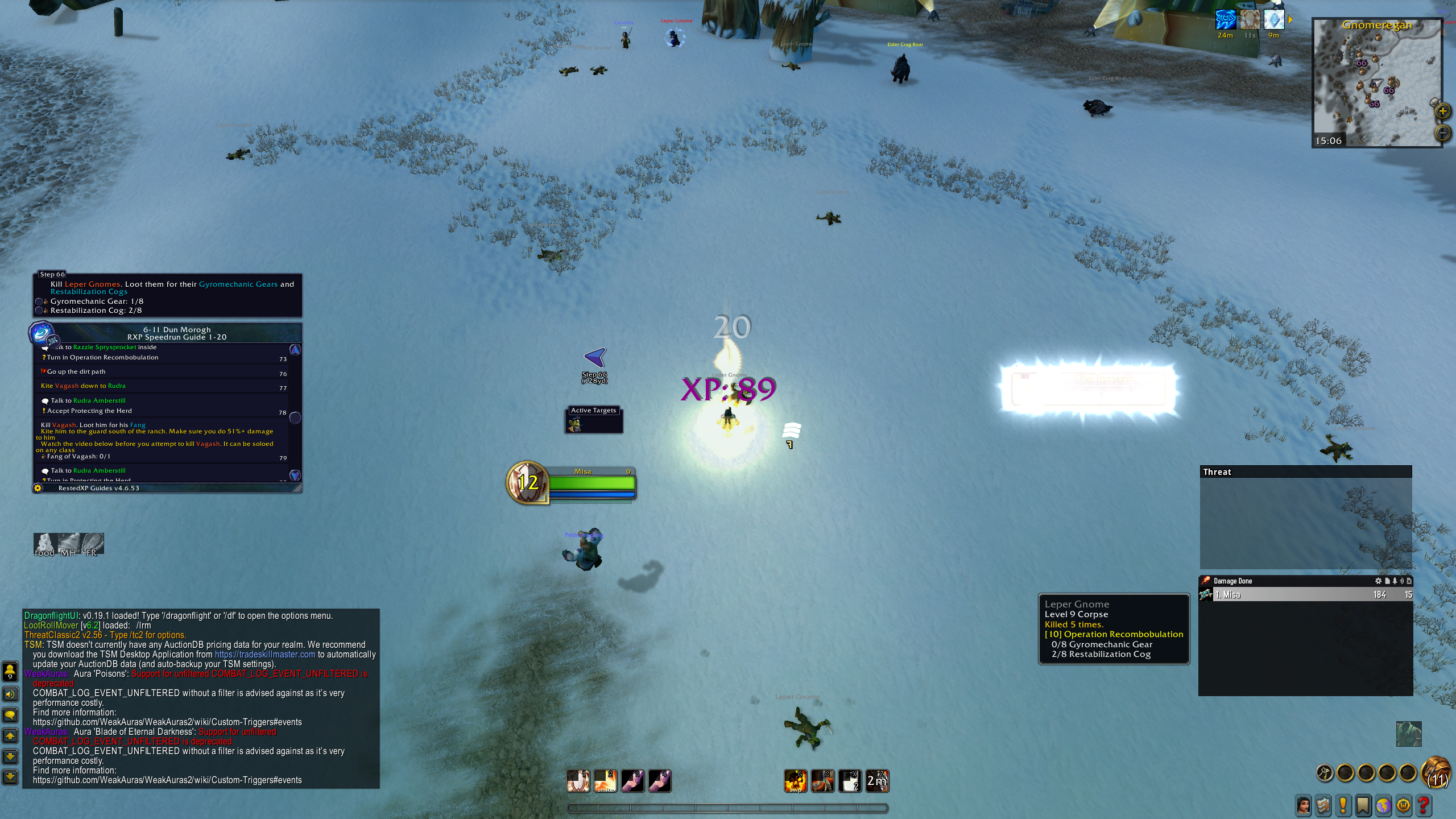Select the 'Go up the dirt path' guide step
The image size is (1456, 819).
click(76, 372)
